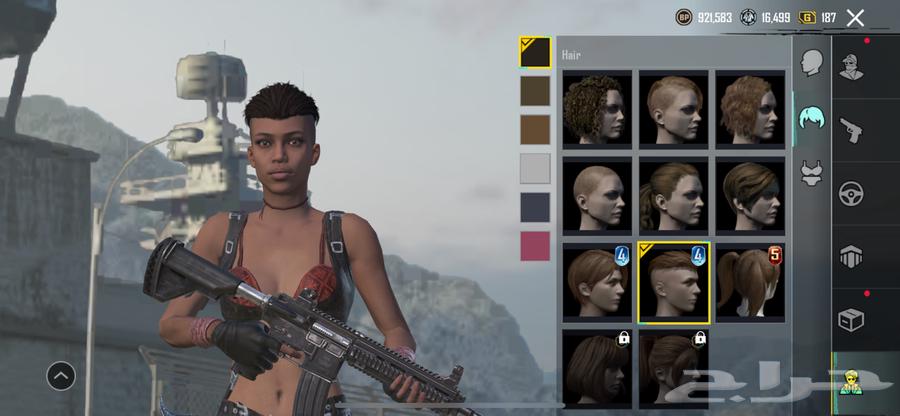
Task: Select the highlighted undercut hairstyle
Action: click(674, 280)
